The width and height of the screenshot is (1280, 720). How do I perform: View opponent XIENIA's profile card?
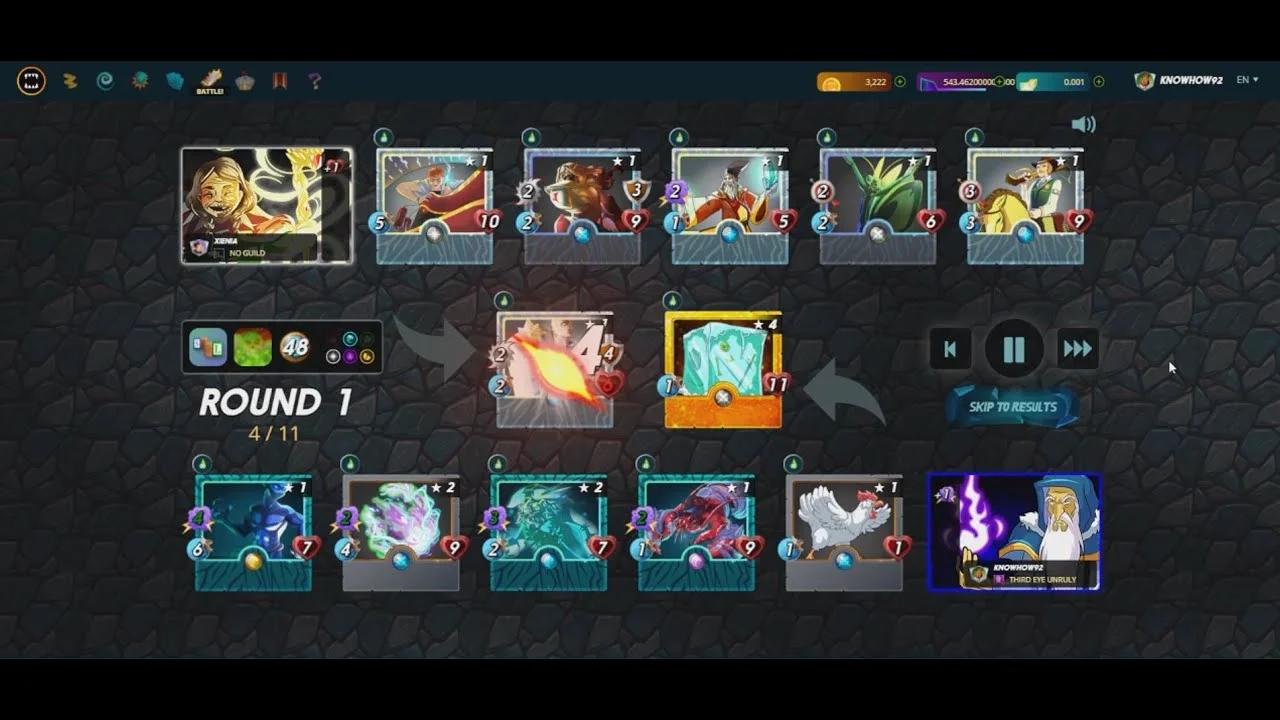tap(265, 205)
